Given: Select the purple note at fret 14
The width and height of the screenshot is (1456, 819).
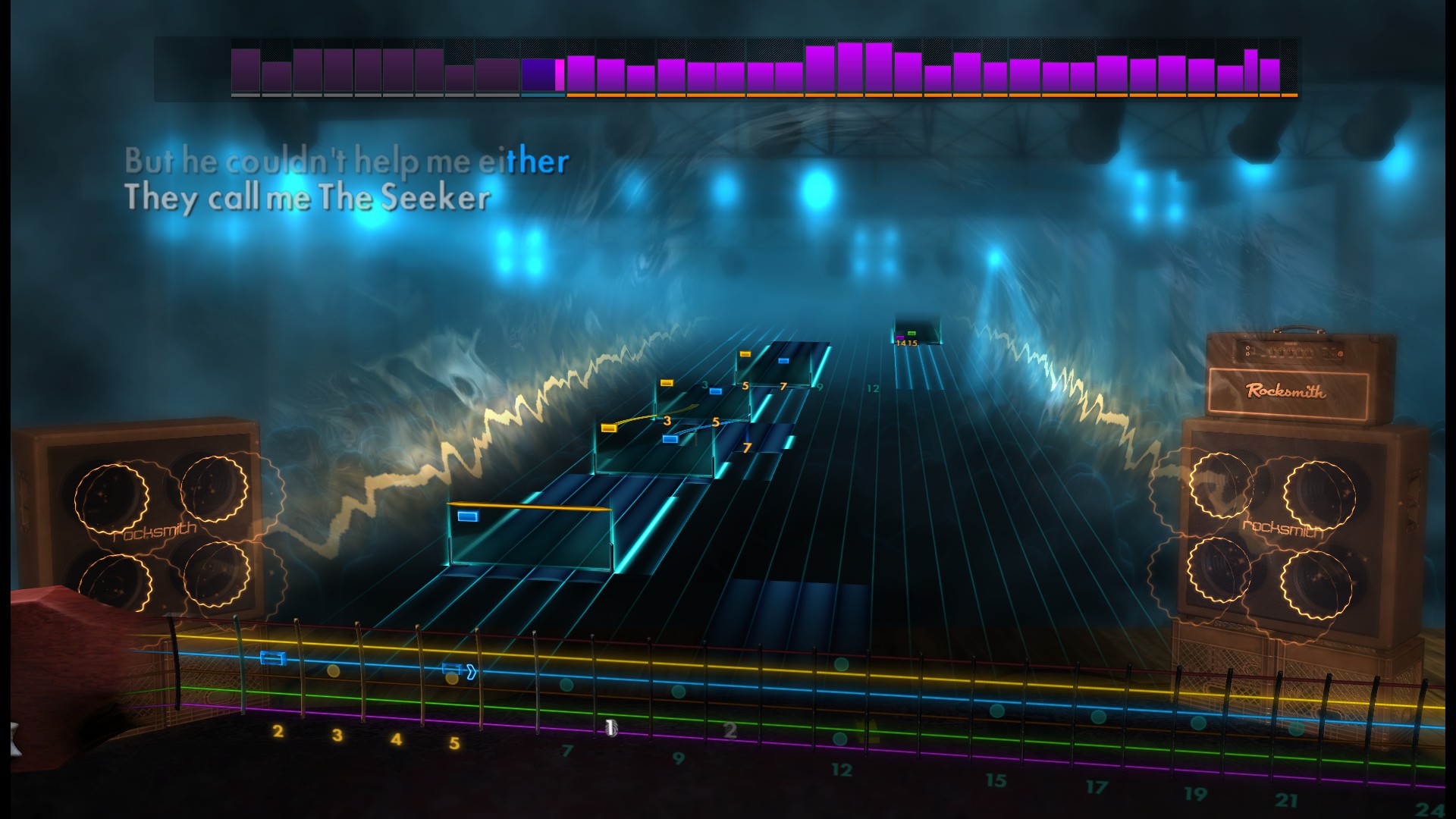Looking at the screenshot, I should (899, 337).
